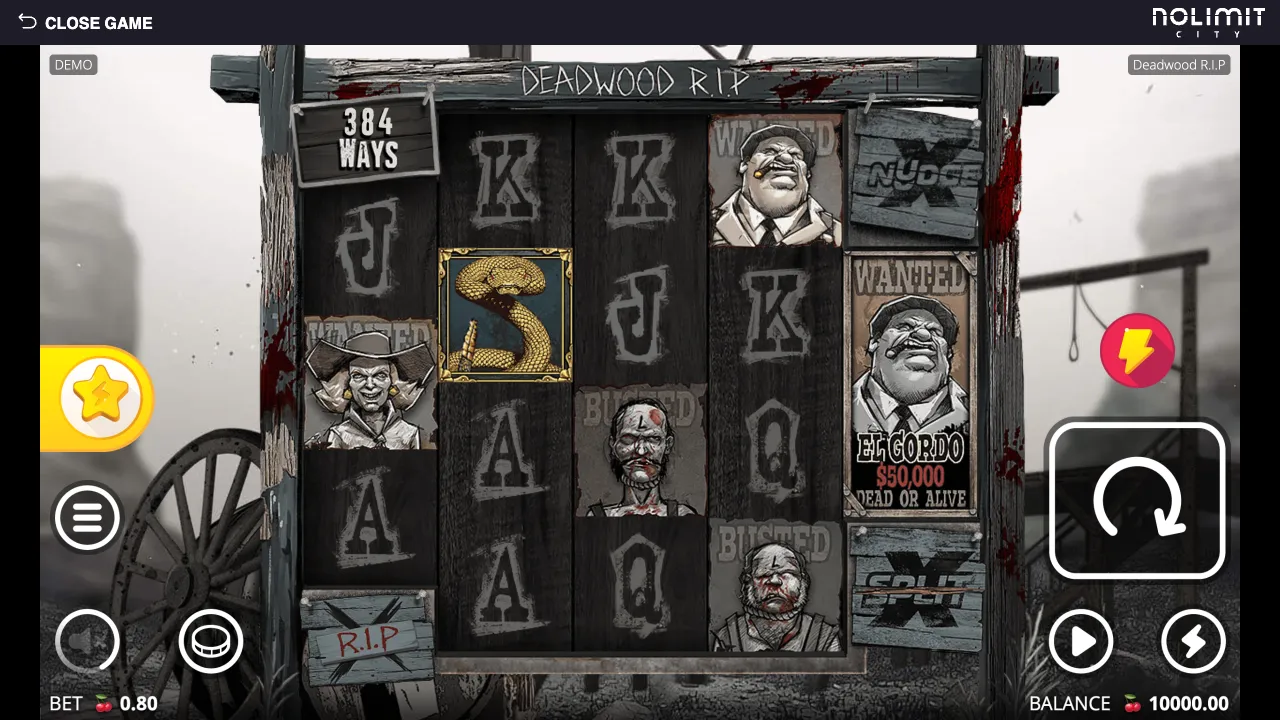Click the golden snake wild symbol
Screen dimensions: 1280x720
click(x=503, y=313)
